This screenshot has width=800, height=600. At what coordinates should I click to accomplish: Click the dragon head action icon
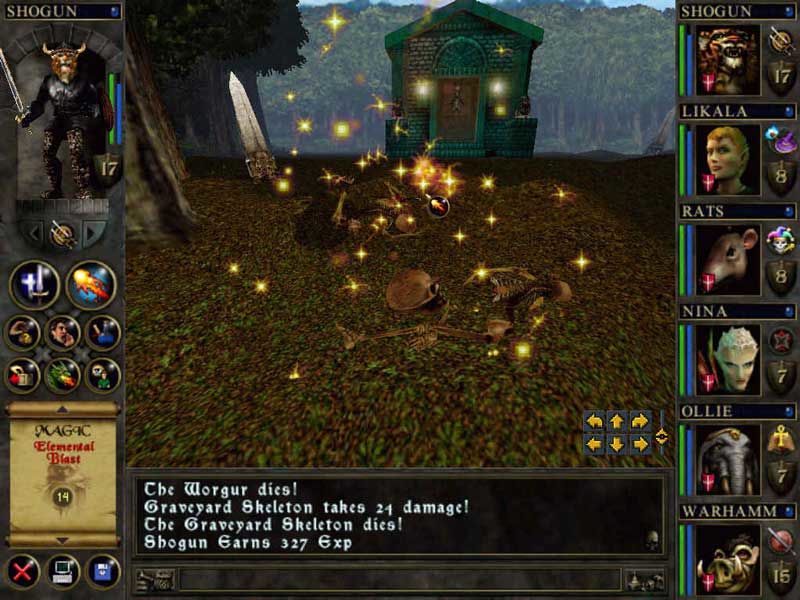tap(63, 375)
